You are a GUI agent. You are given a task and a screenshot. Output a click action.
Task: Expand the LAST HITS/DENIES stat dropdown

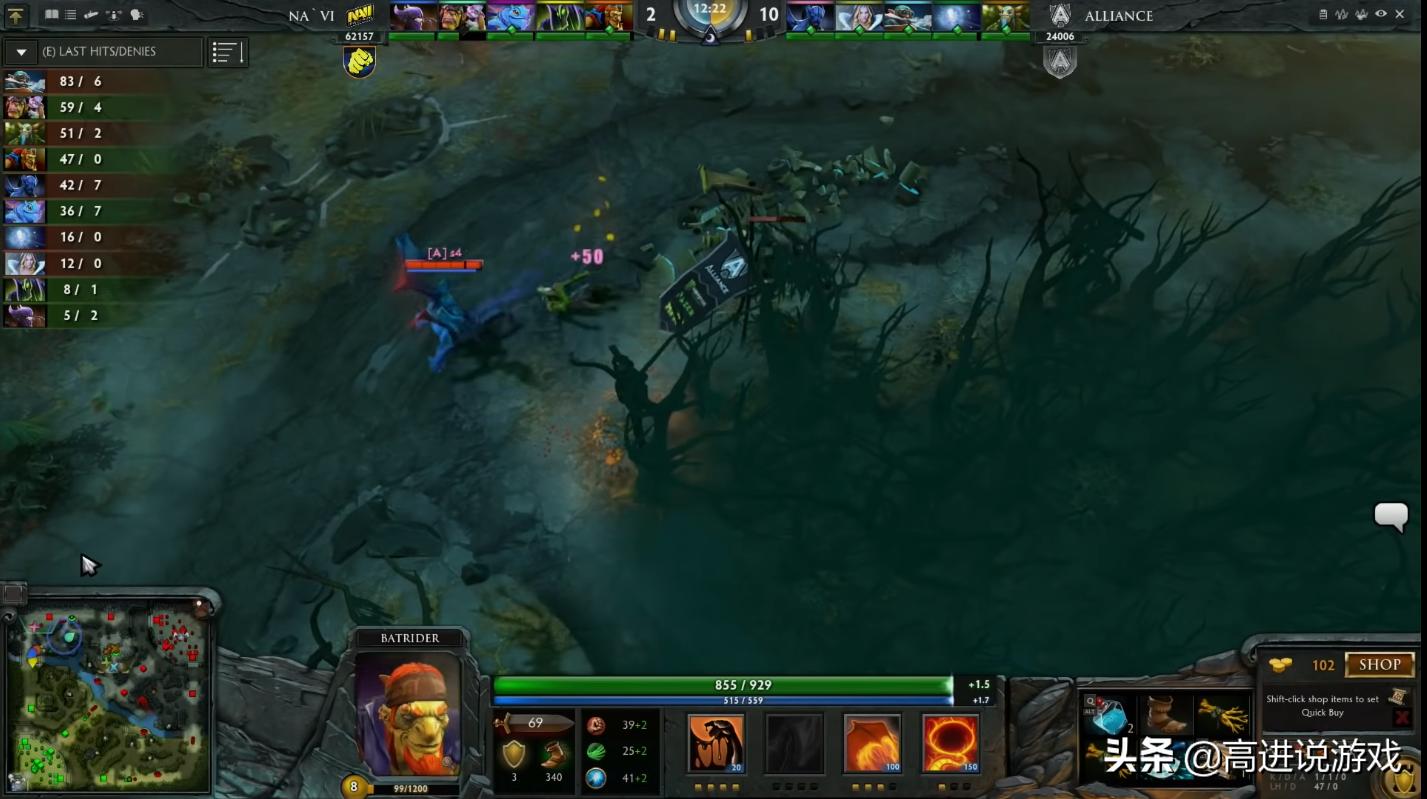(20, 52)
